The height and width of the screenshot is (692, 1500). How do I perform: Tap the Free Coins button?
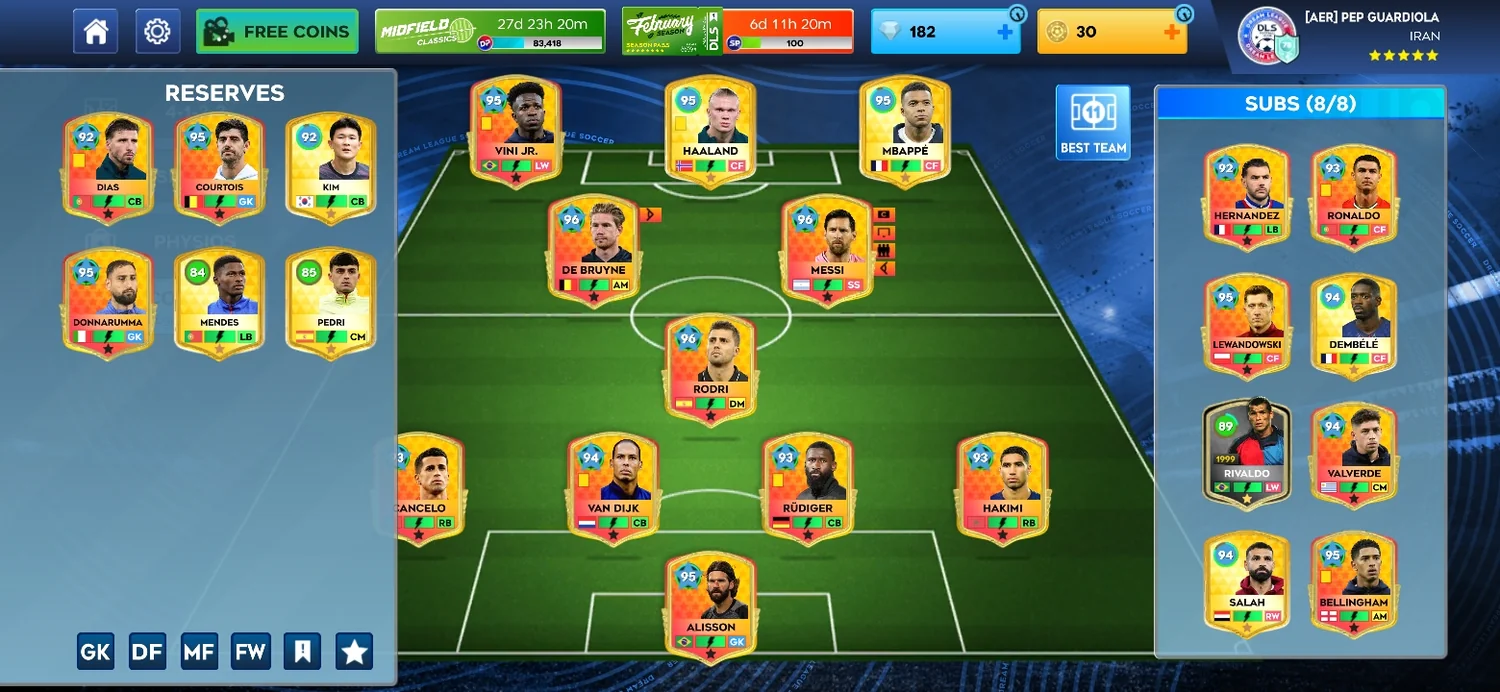tap(277, 32)
